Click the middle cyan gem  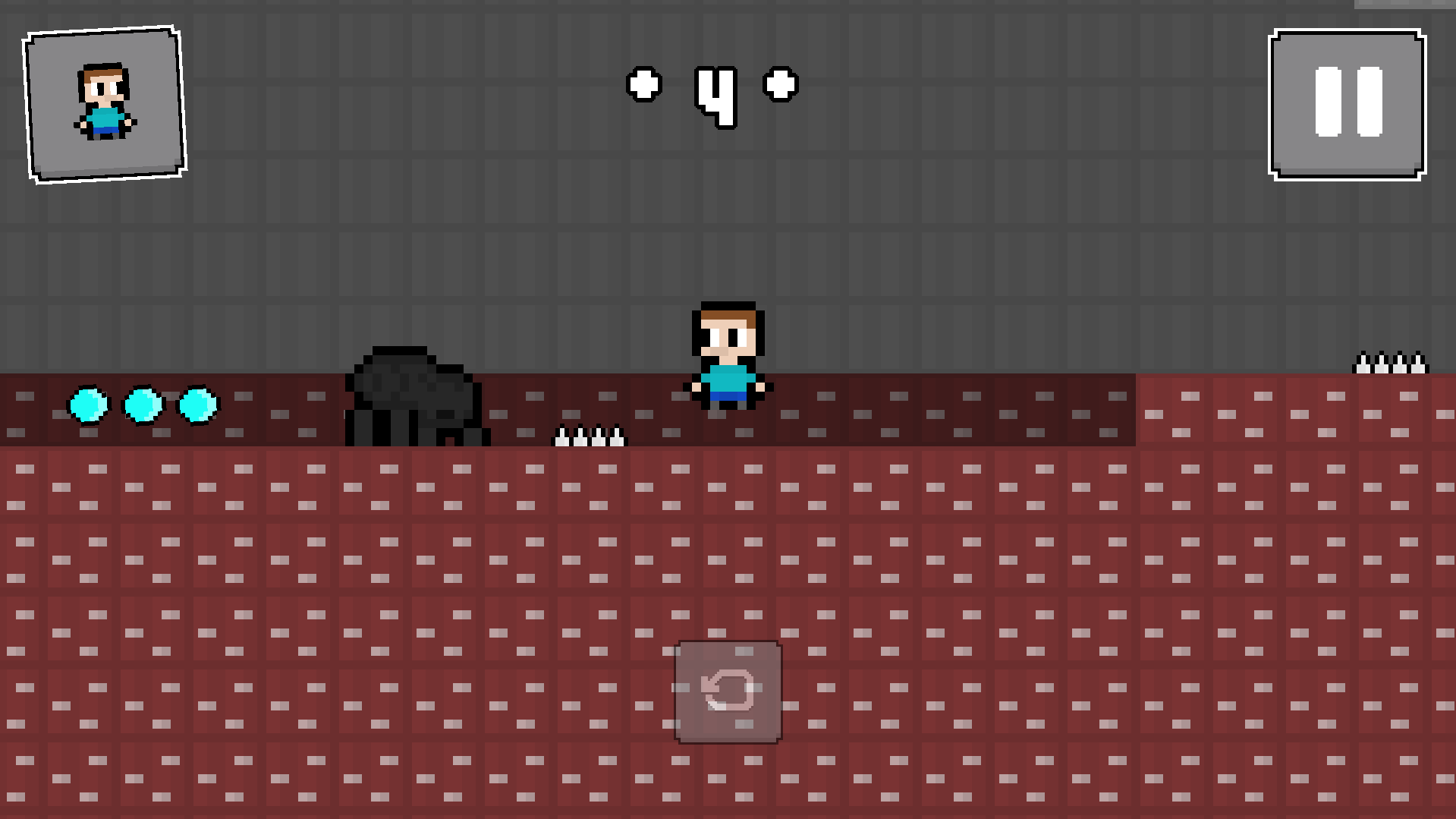pos(141,406)
